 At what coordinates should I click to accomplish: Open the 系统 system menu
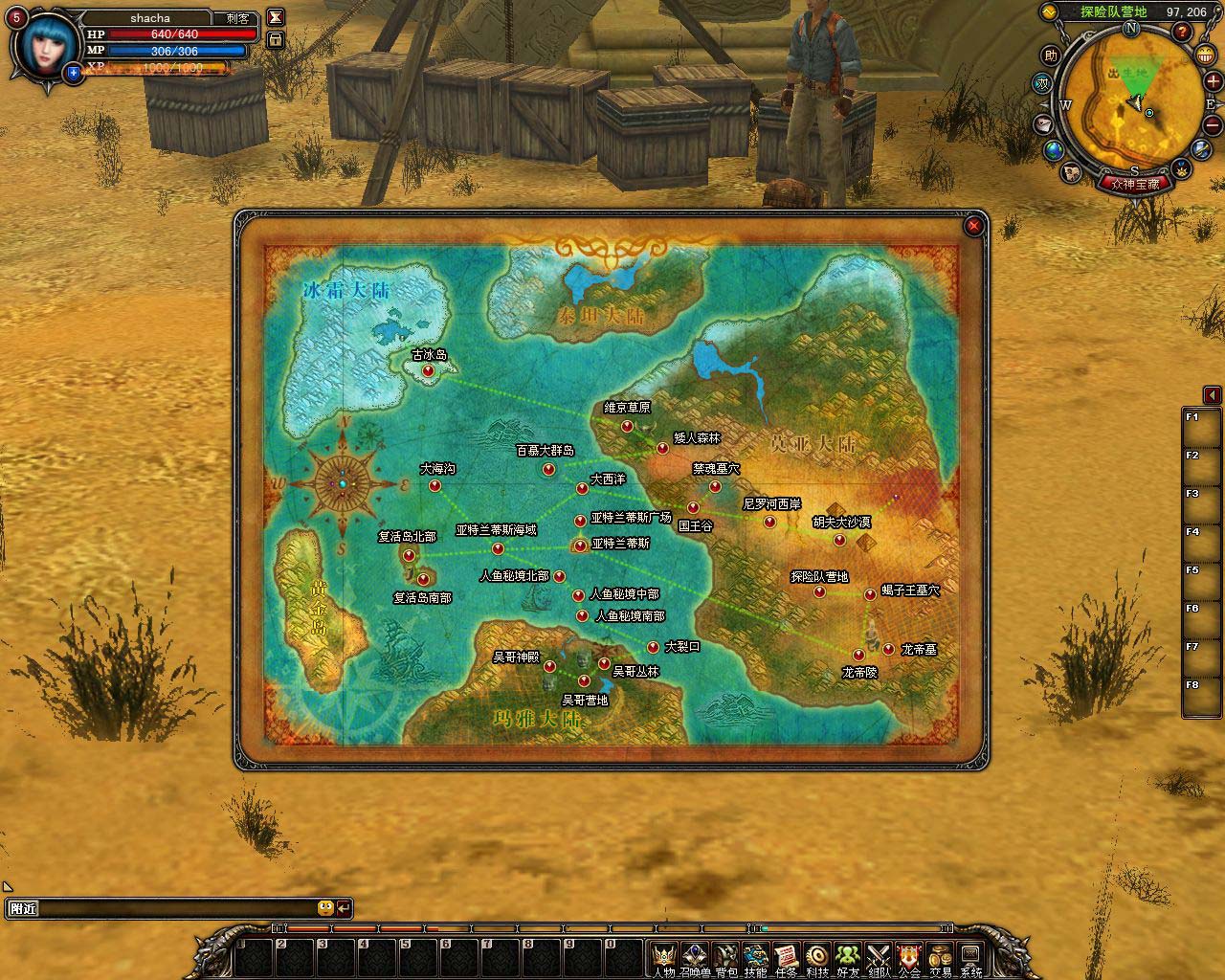point(970,956)
